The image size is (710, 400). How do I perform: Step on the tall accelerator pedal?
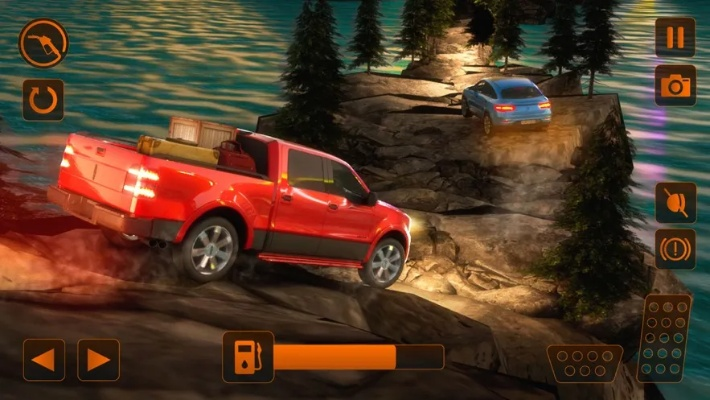point(664,338)
